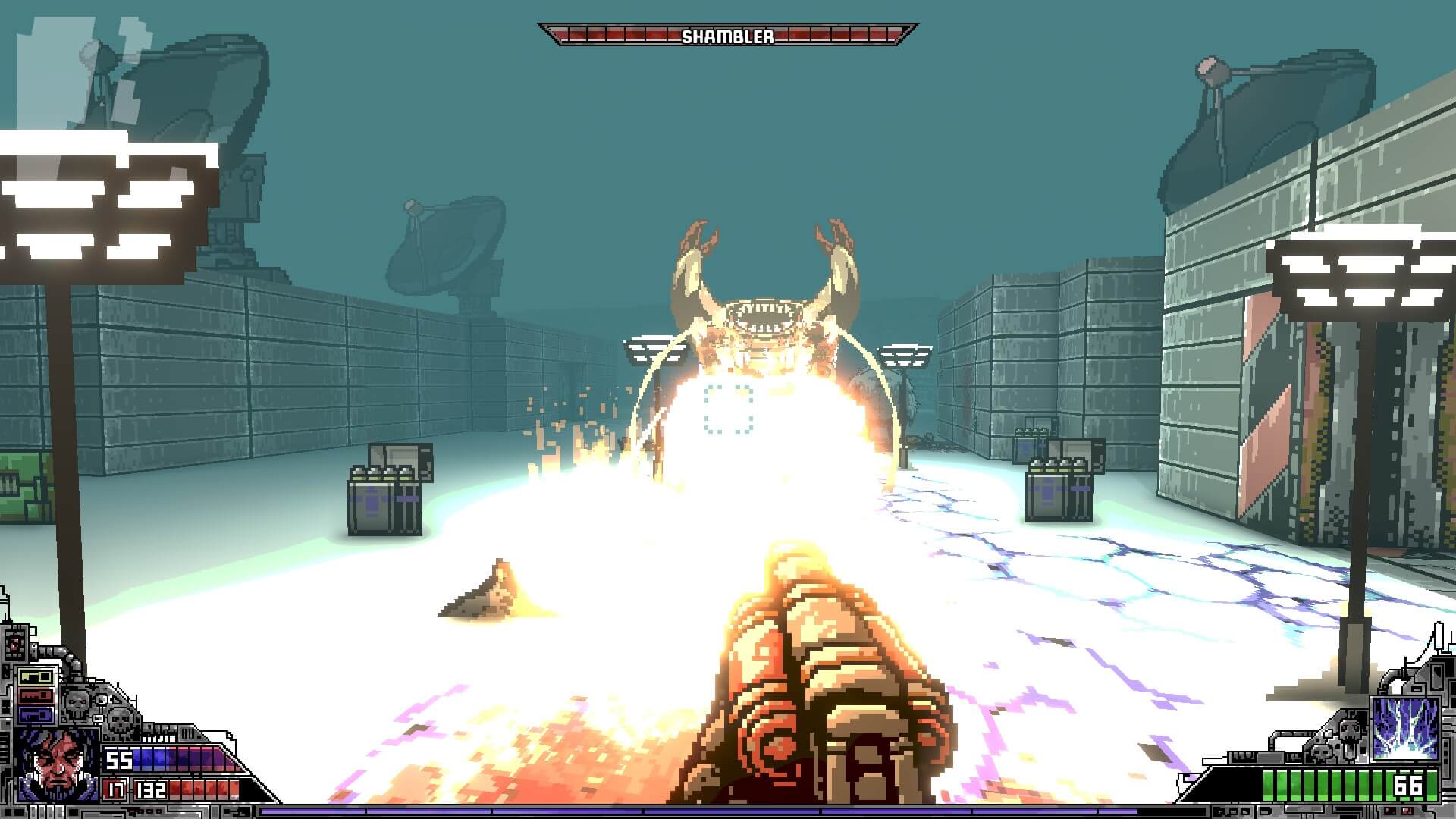Select the yellow key slot icon
Viewport: 1456px width, 819px height.
35,676
